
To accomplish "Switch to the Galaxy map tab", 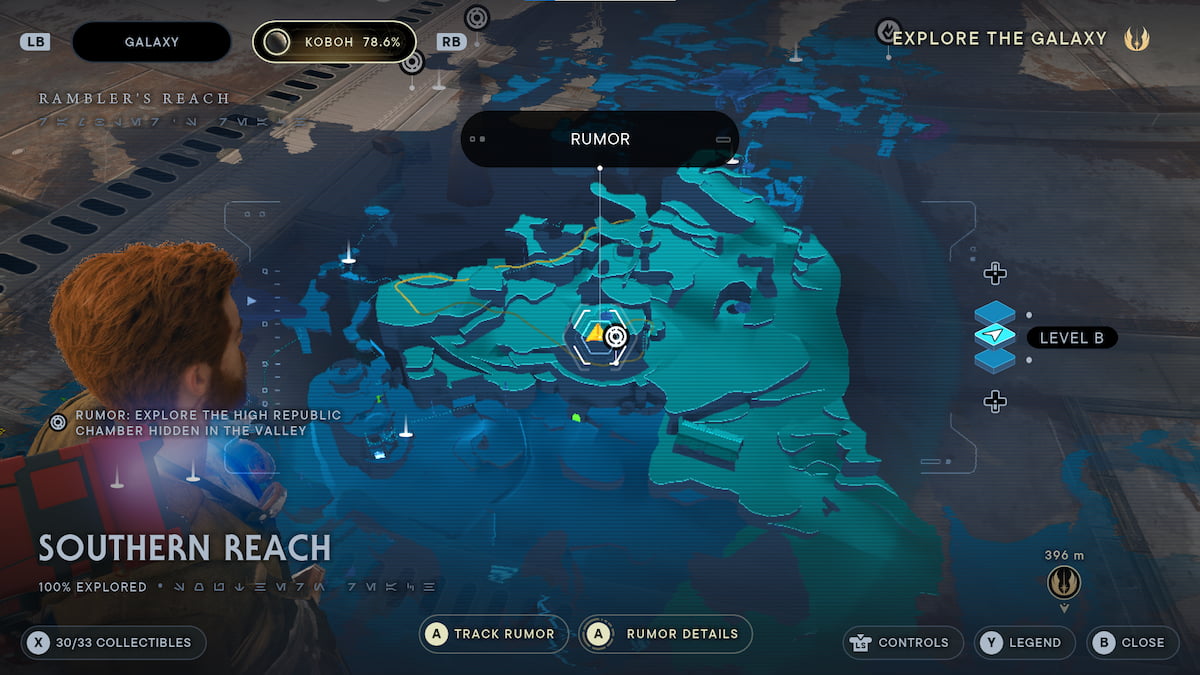I will [152, 42].
